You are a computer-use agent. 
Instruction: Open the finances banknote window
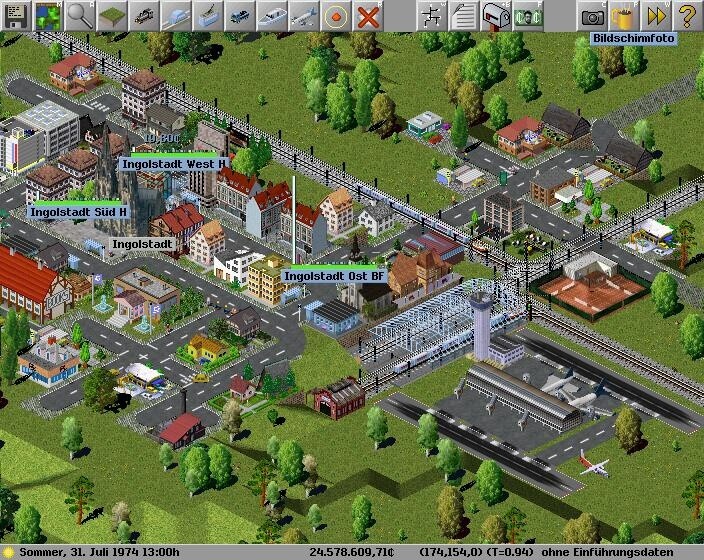(528, 15)
